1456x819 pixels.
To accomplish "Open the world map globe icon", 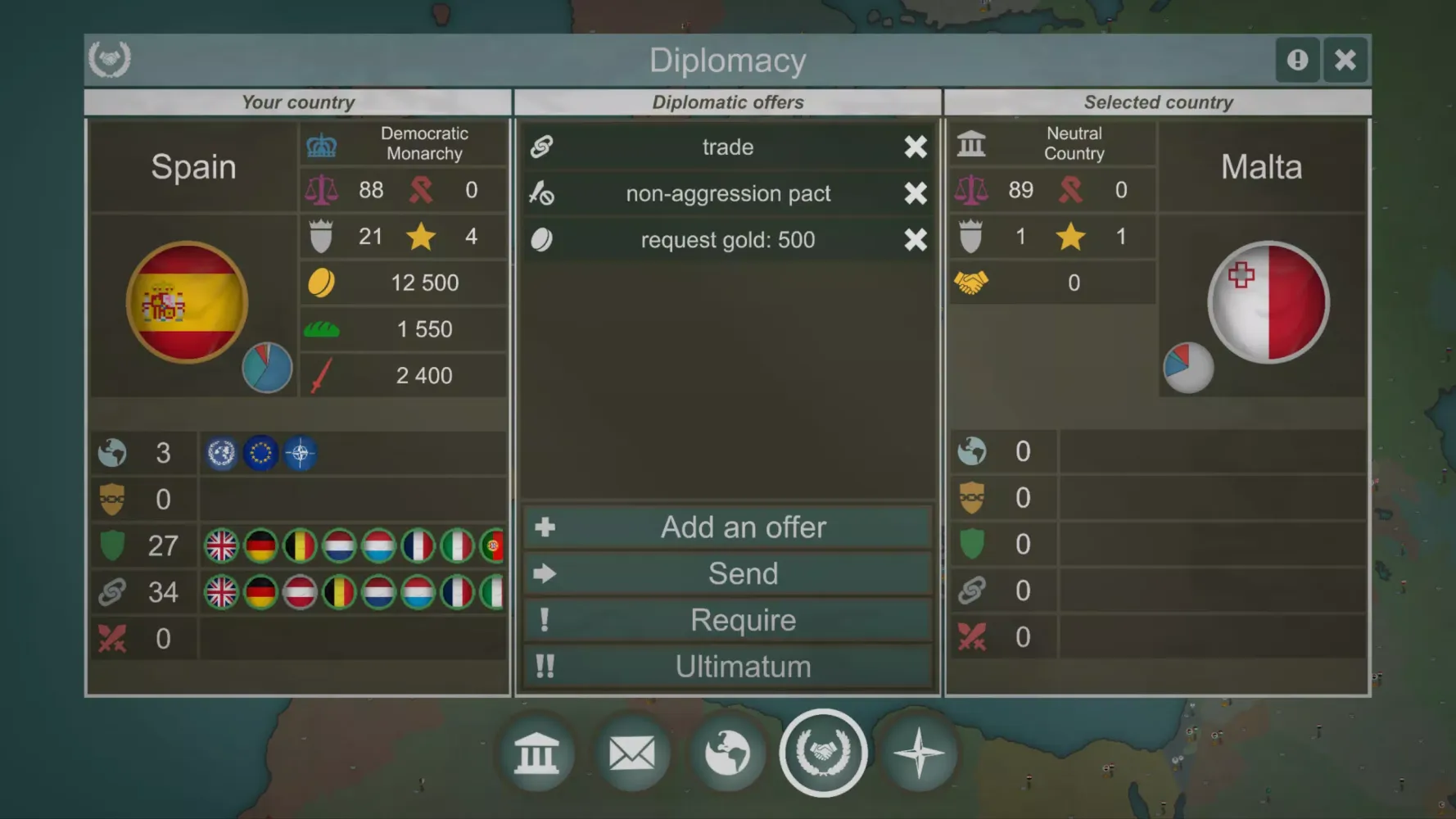I will [x=728, y=753].
